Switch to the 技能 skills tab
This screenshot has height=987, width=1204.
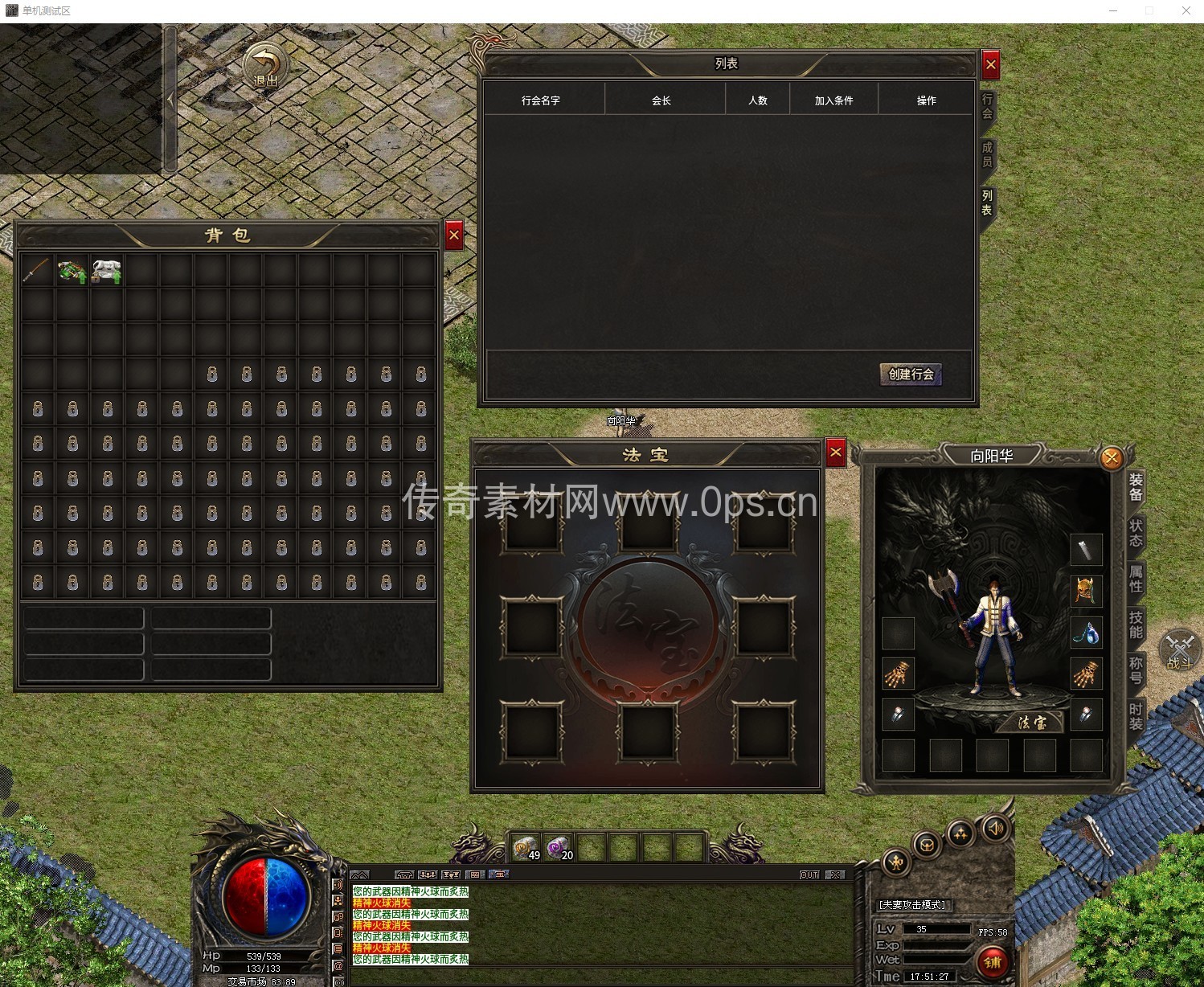[1136, 625]
